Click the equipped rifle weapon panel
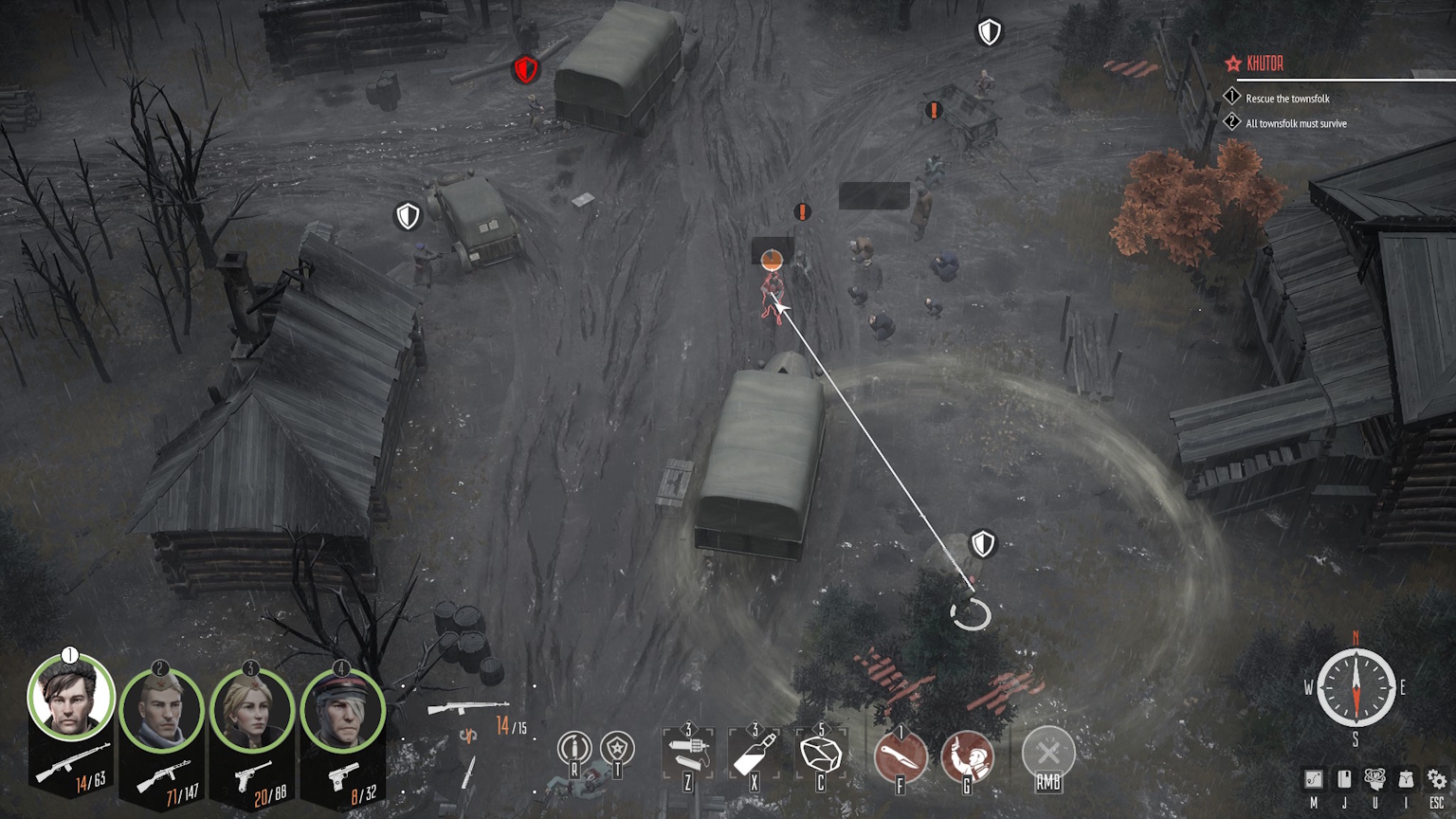The image size is (1456, 819). (468, 708)
